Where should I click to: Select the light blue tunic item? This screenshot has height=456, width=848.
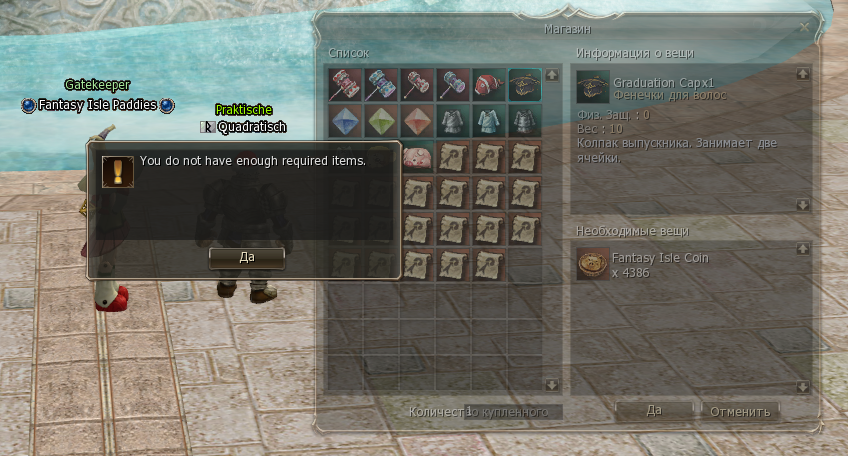489,121
